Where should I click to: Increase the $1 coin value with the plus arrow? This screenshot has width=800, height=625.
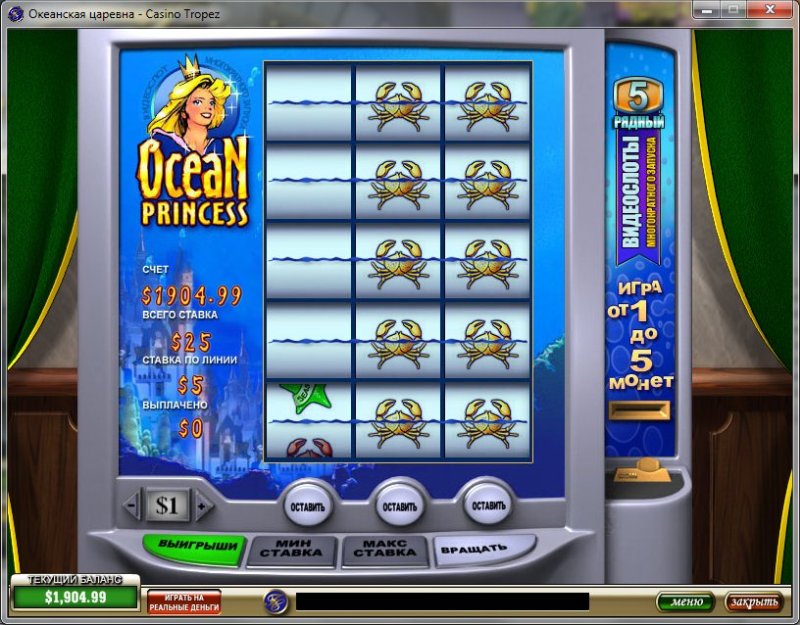point(203,507)
